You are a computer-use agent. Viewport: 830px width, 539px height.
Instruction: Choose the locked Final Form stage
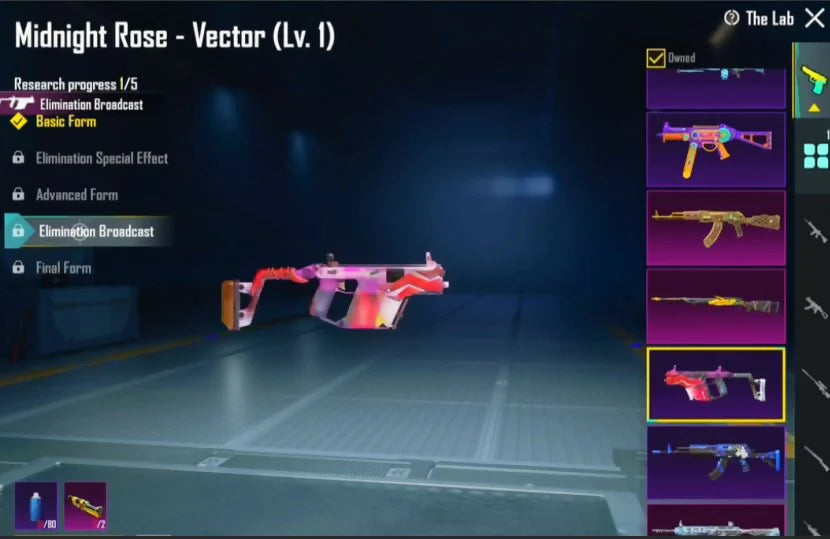63,268
